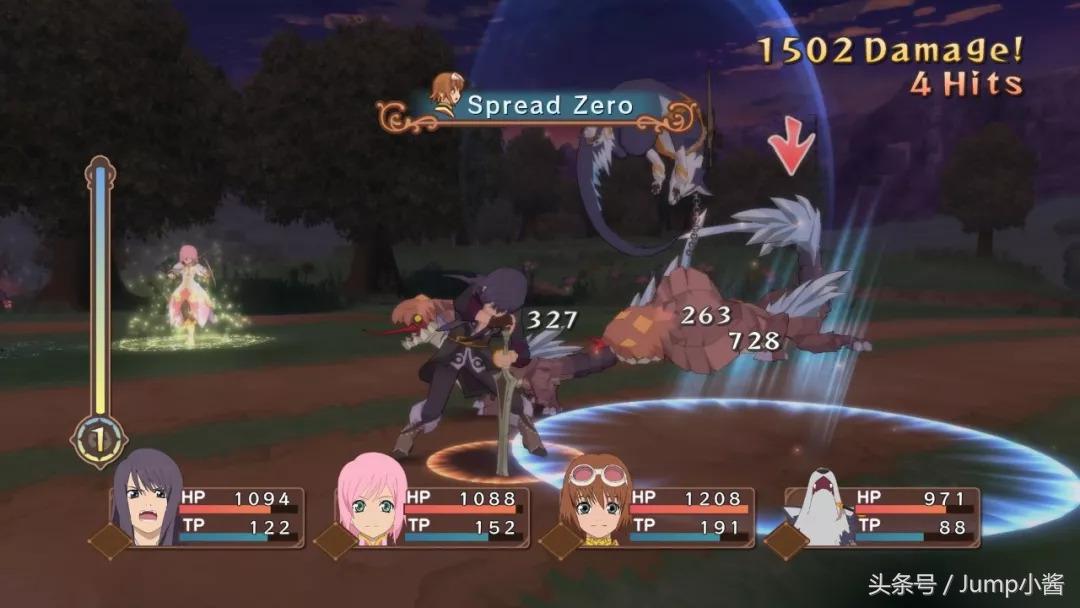Screen dimensions: 1080x608
Task: Activate the overlimit gauge level emblem
Action: [99, 440]
